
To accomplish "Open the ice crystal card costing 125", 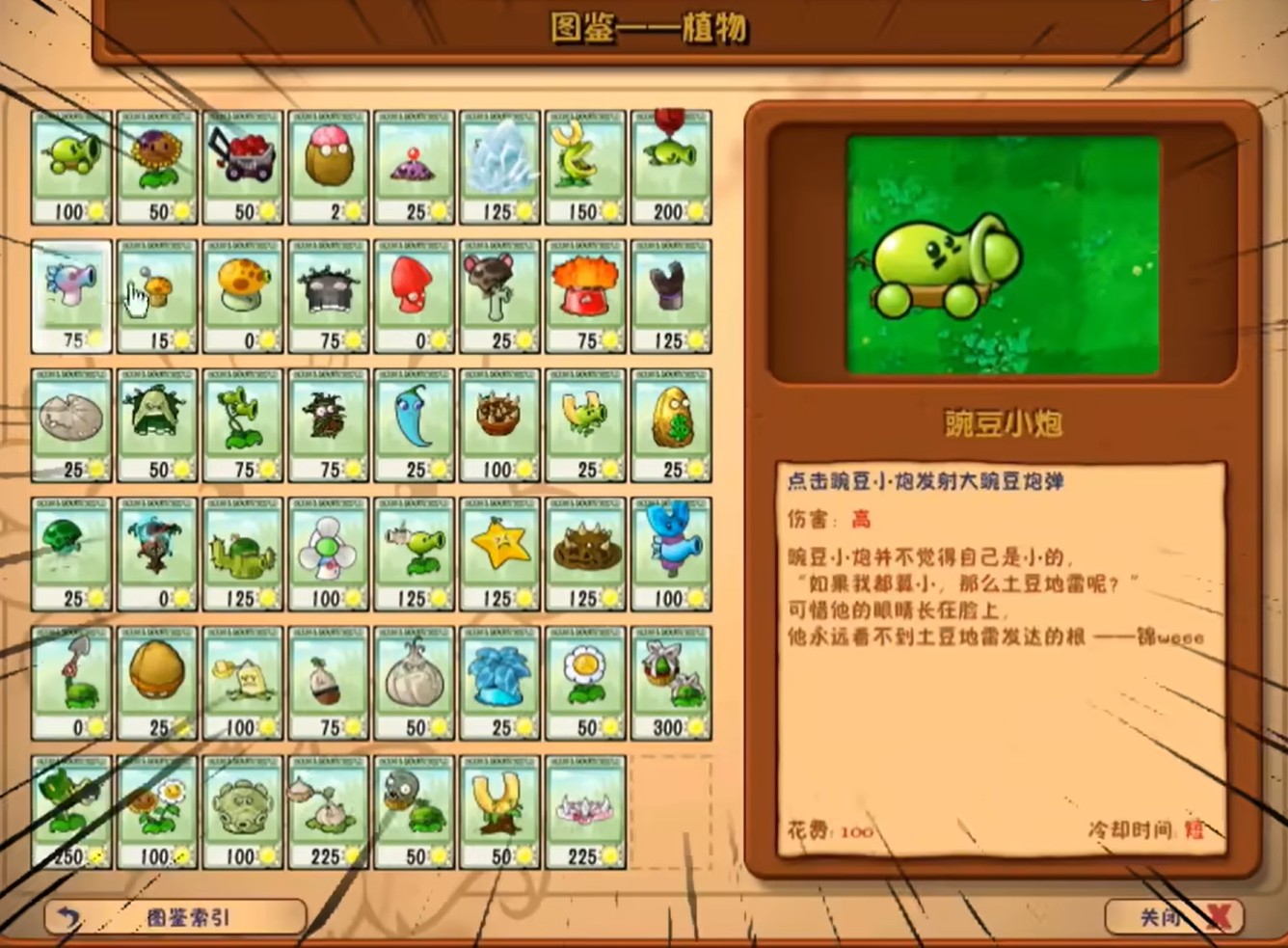I will [499, 164].
